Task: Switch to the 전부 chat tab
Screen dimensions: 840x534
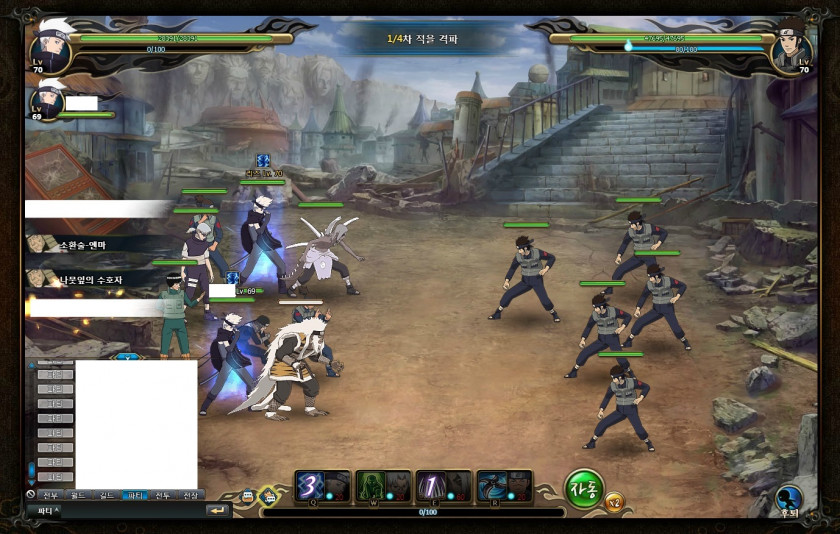Action: coord(50,495)
